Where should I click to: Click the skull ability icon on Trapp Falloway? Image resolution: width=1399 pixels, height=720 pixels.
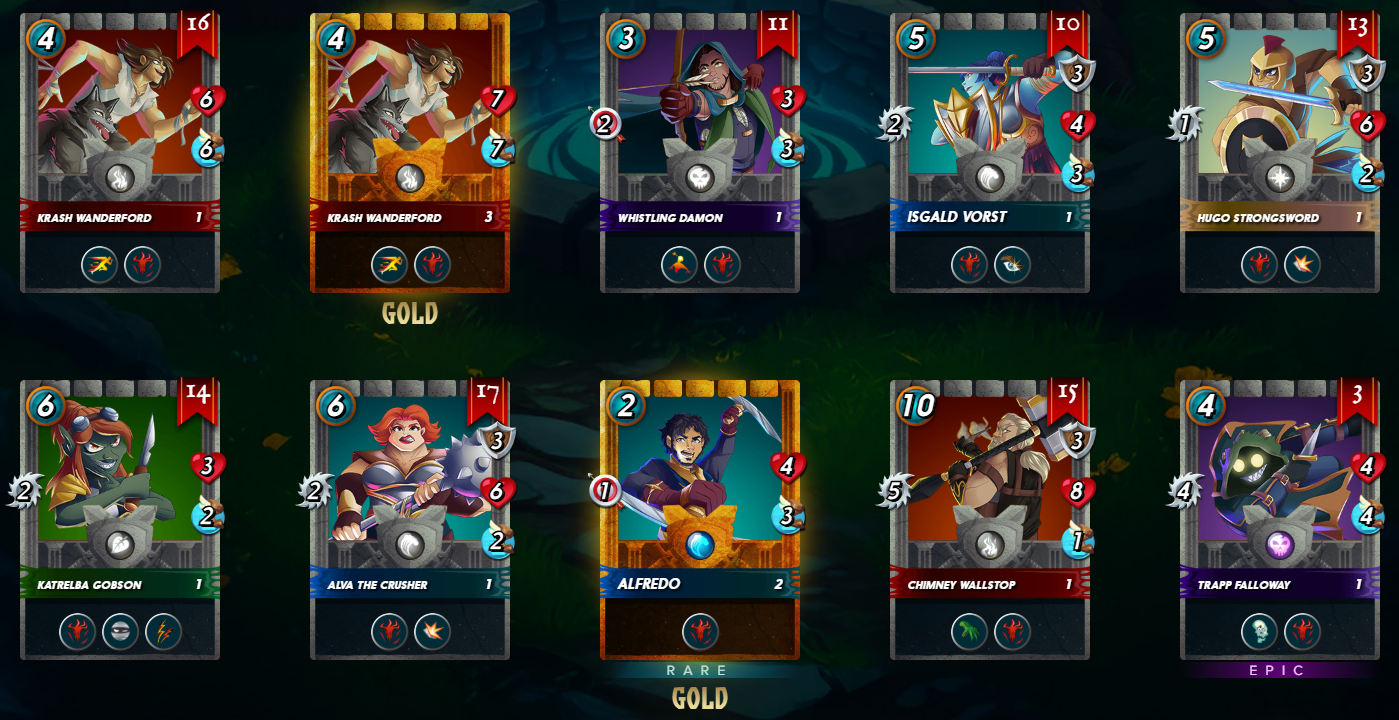[x=1259, y=632]
